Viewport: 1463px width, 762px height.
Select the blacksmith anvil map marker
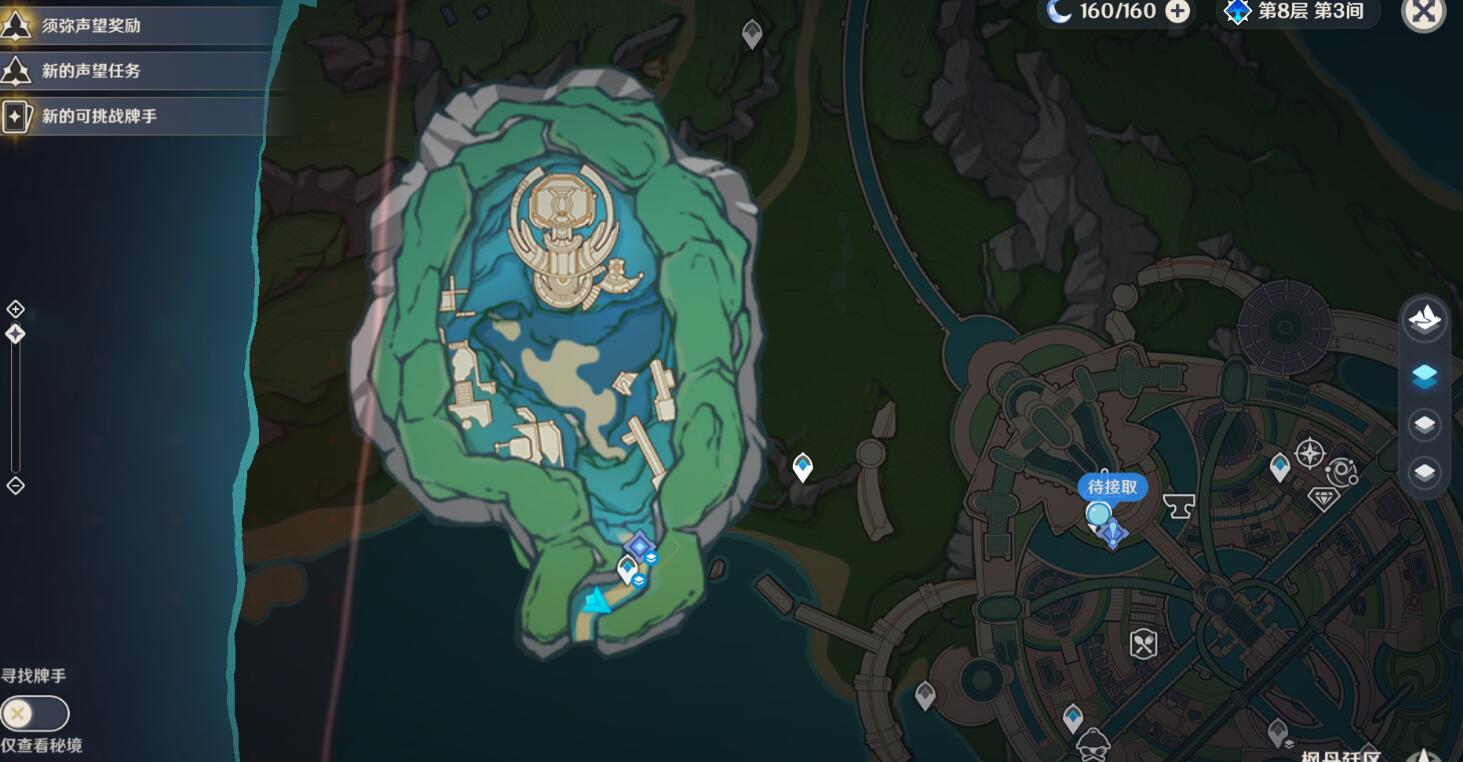click(x=1179, y=506)
